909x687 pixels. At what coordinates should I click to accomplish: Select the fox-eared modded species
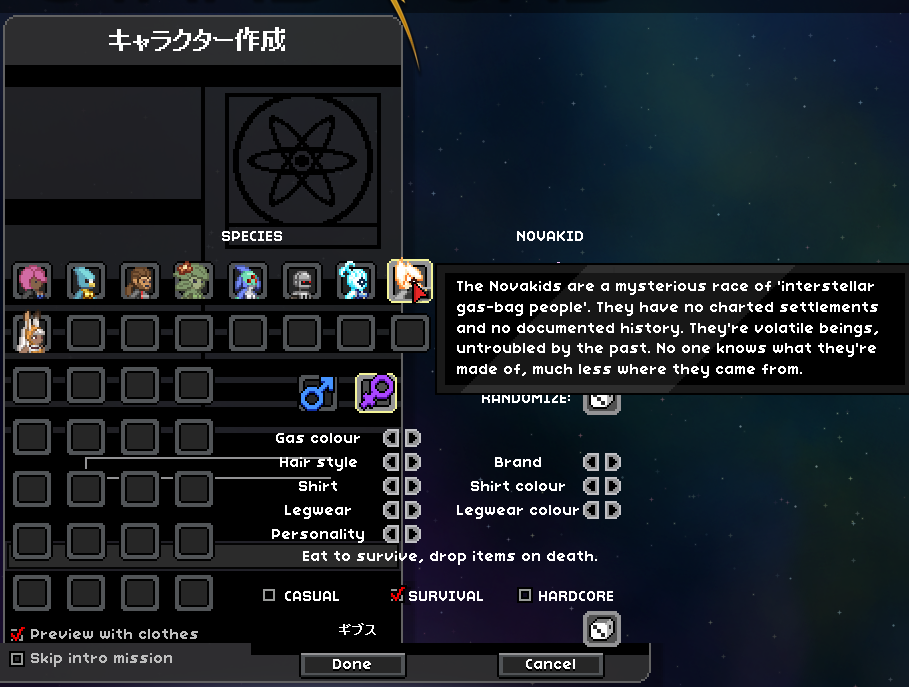coord(32,333)
